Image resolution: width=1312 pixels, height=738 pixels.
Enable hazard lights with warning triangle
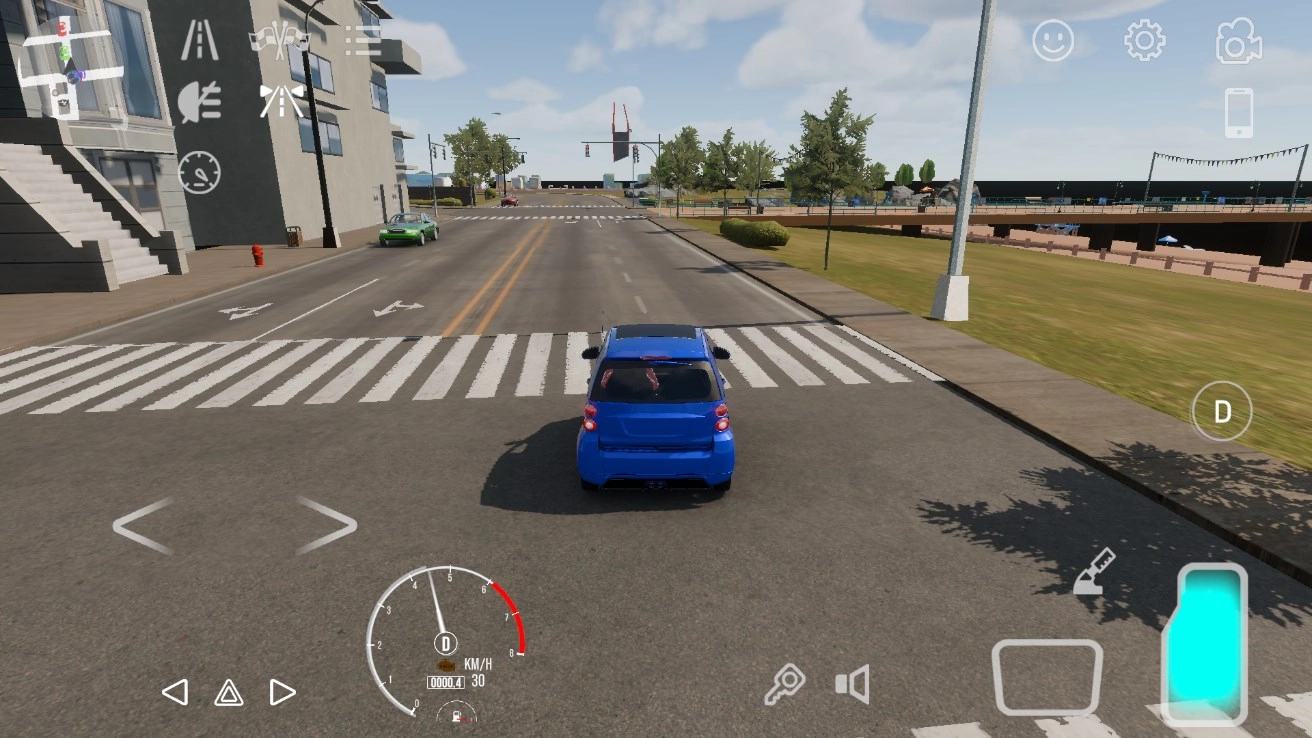228,691
